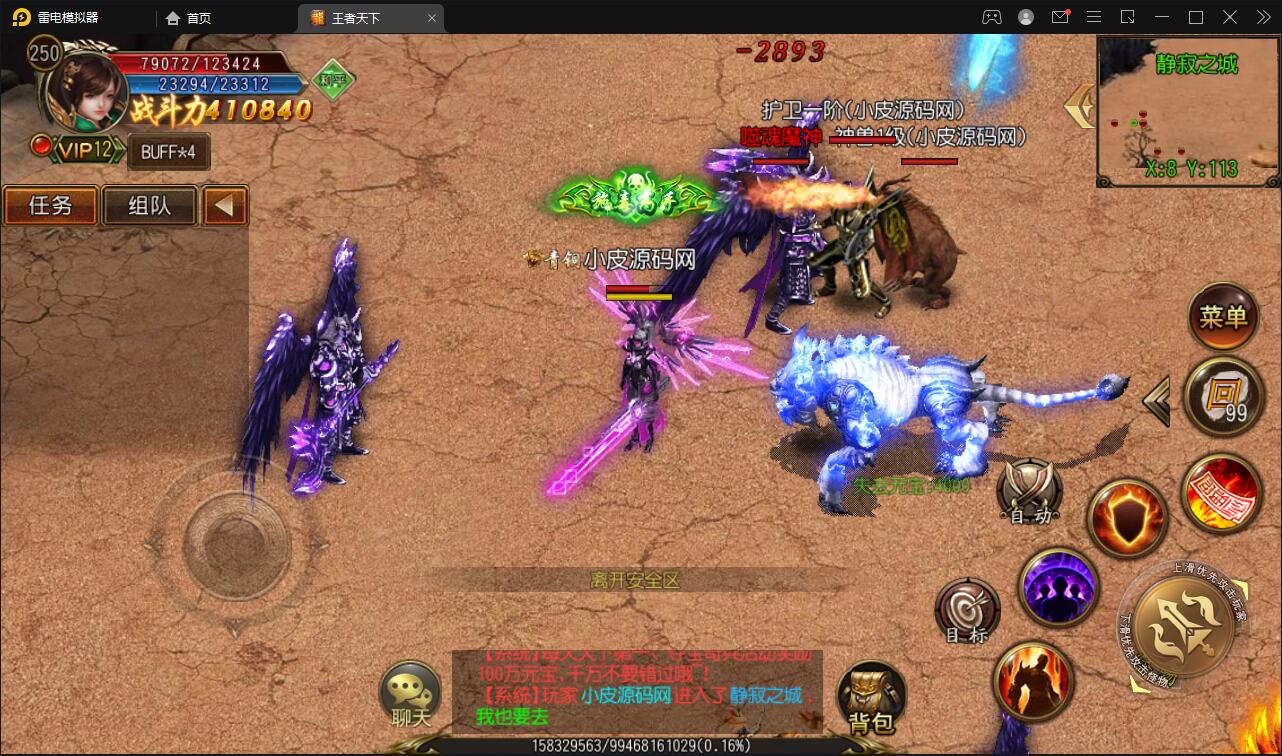1282x756 pixels.
Task: Activate the fiery warrior skill
Action: point(1032,681)
